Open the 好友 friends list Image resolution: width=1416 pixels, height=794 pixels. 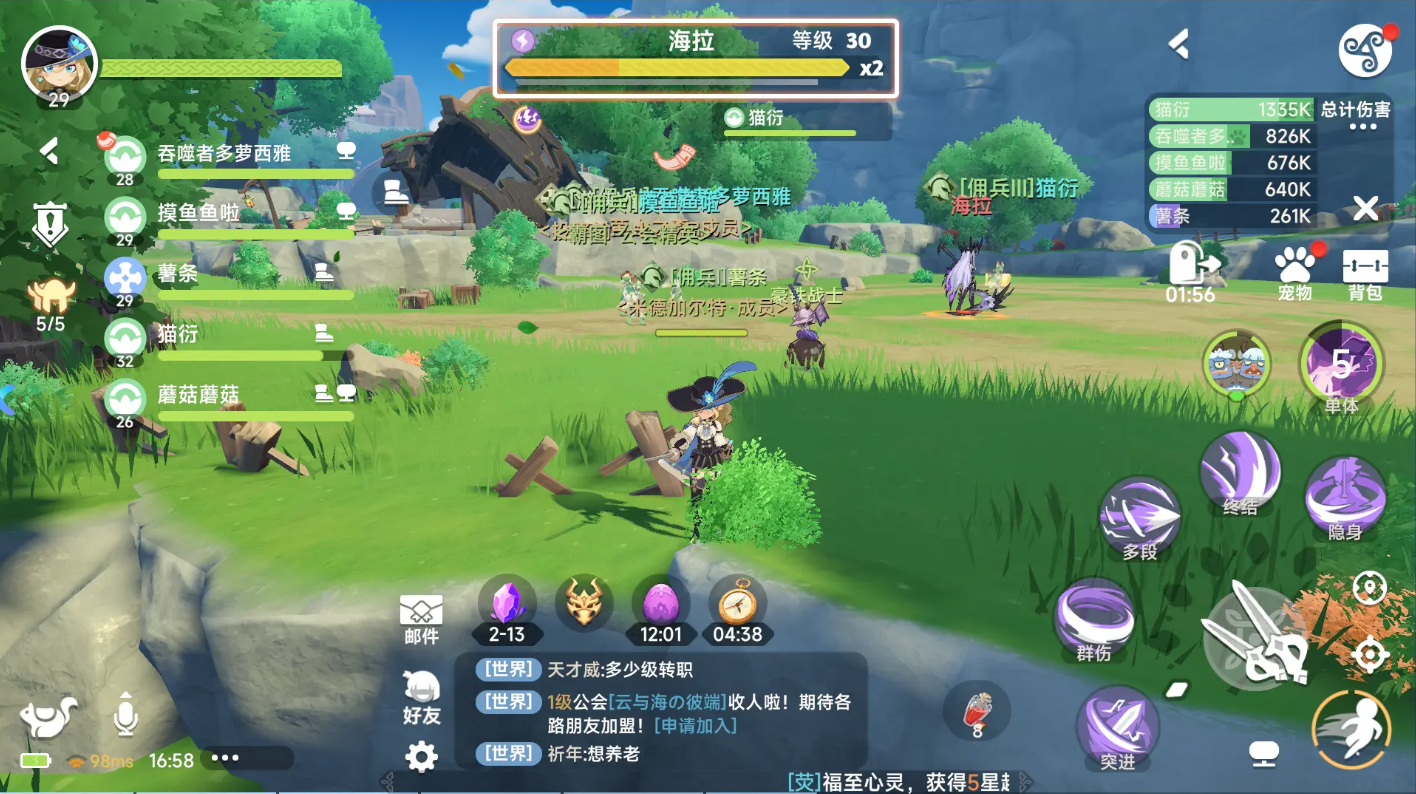[x=421, y=696]
